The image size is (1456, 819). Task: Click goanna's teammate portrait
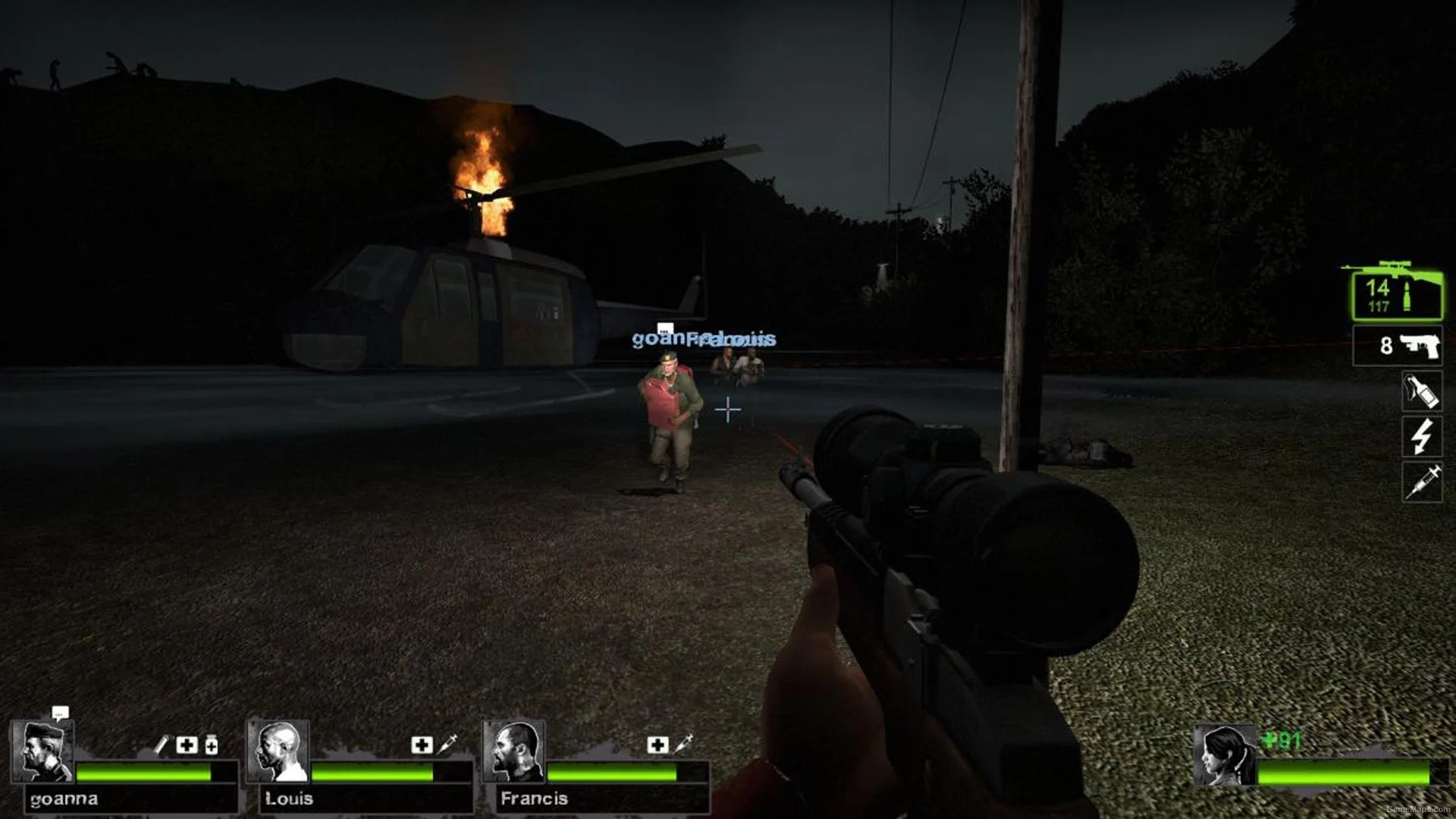42,751
